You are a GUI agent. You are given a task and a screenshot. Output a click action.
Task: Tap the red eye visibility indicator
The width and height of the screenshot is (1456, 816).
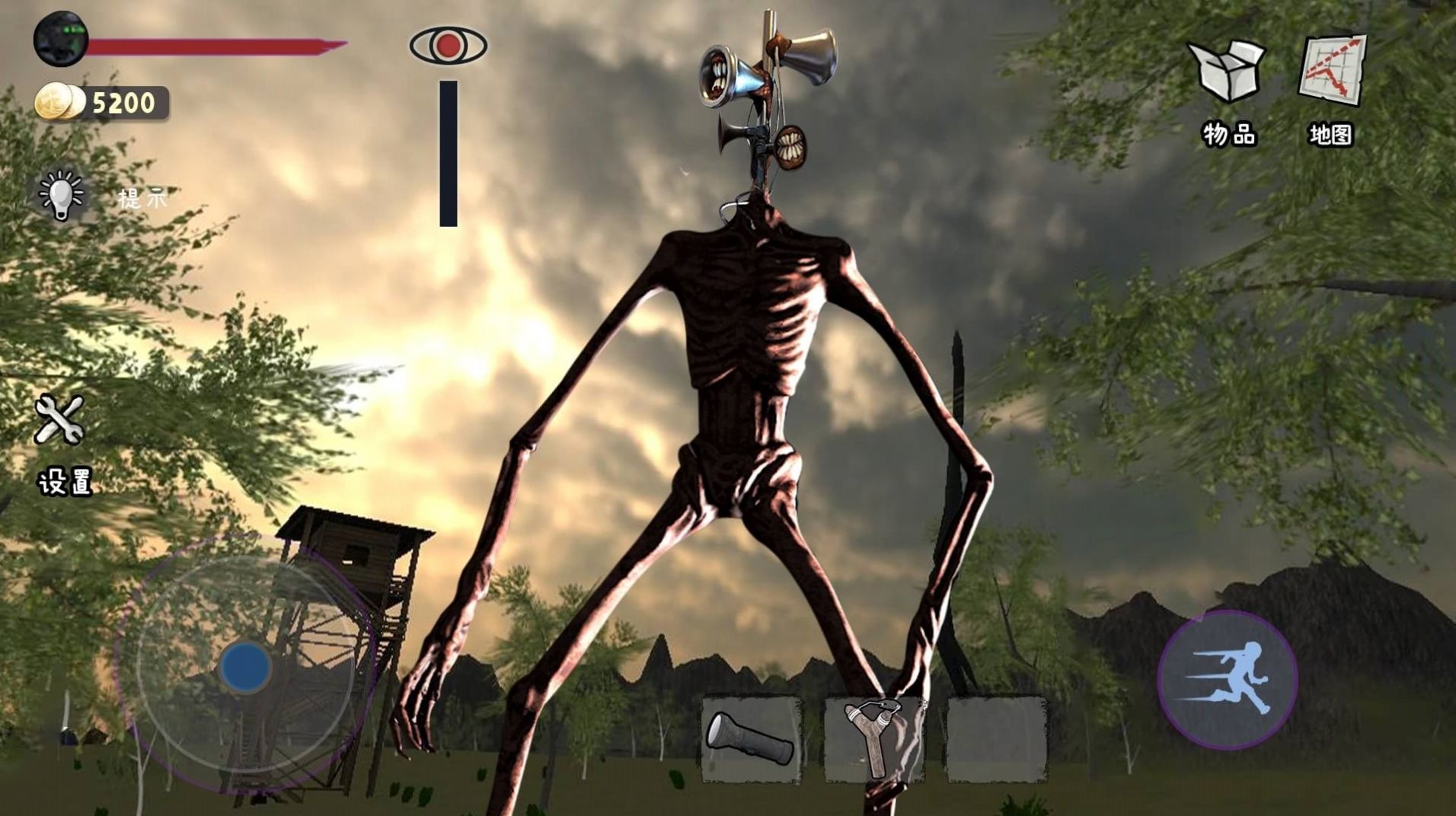point(449,45)
